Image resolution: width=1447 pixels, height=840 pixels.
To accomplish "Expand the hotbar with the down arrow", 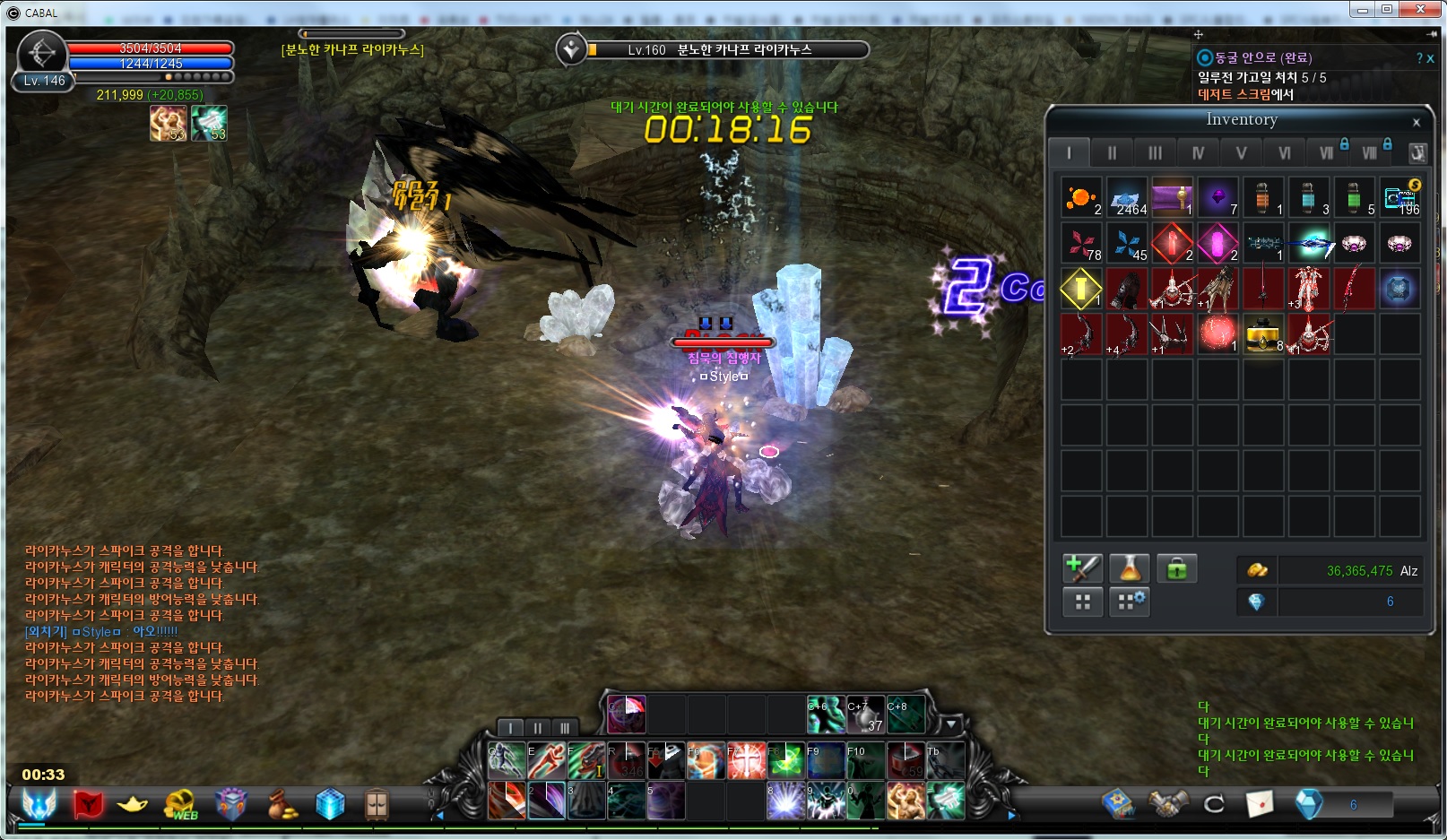I will pos(951,724).
